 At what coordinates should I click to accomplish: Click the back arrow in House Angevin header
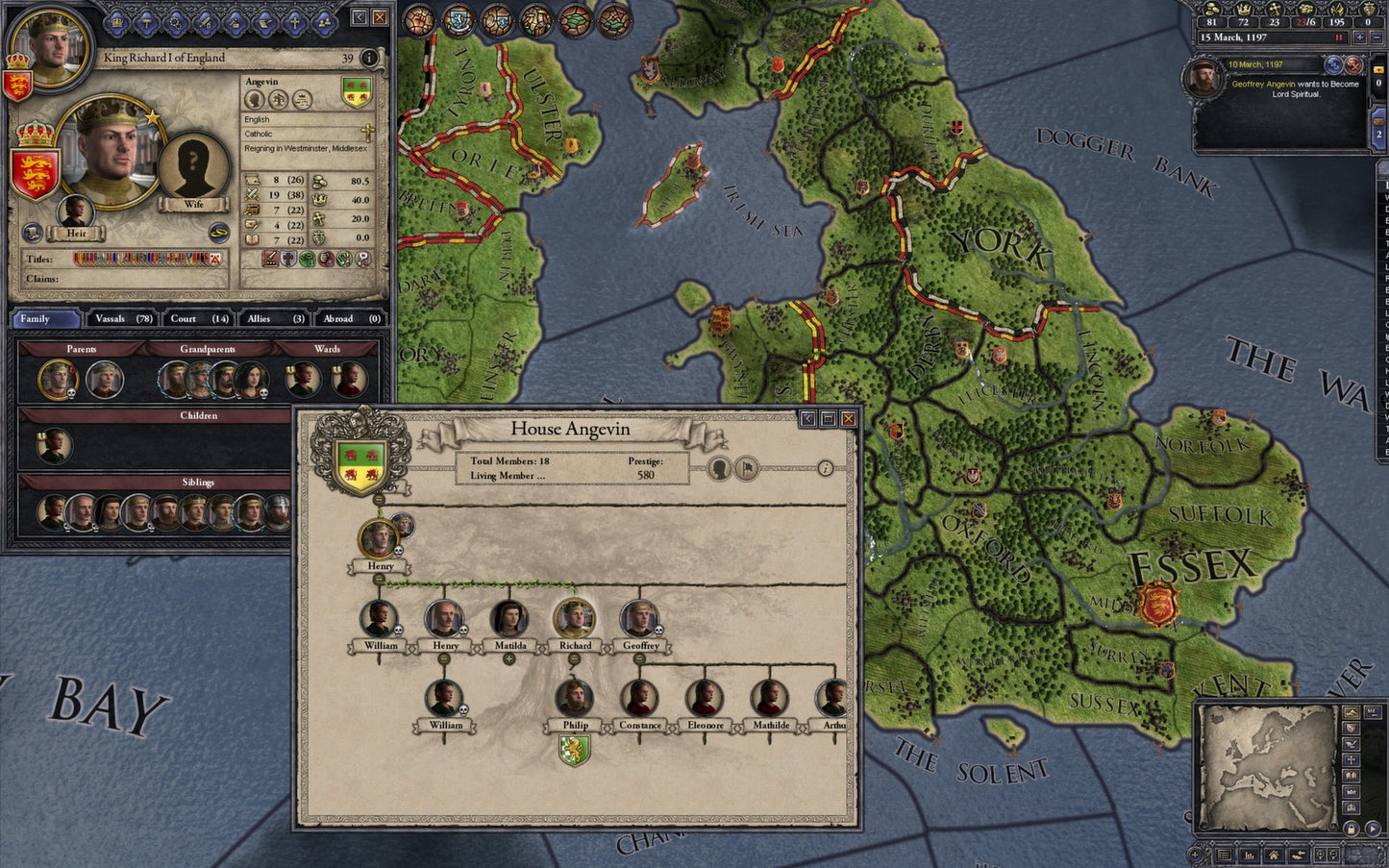[808, 419]
